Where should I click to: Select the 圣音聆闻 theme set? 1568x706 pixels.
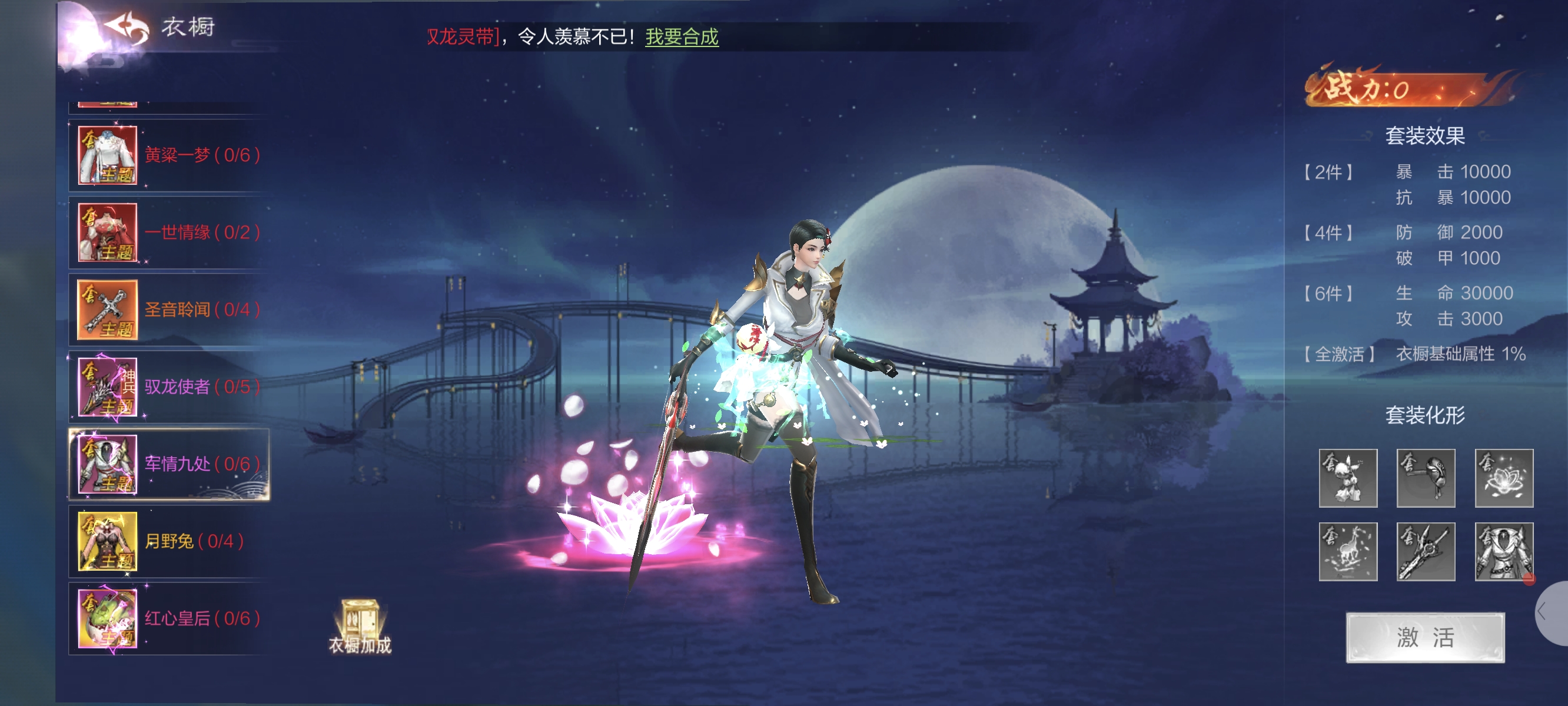[x=168, y=310]
